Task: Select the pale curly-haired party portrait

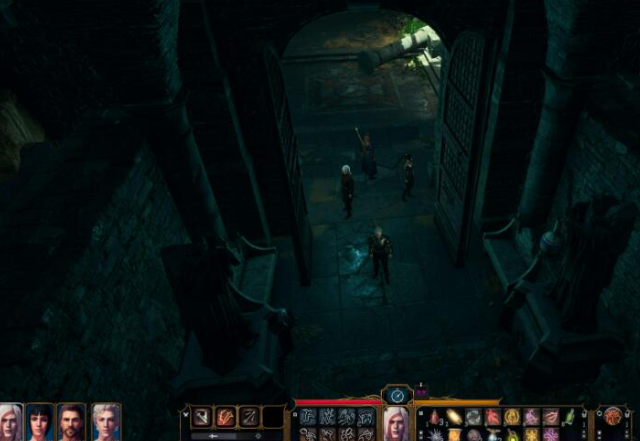Action: [105, 422]
